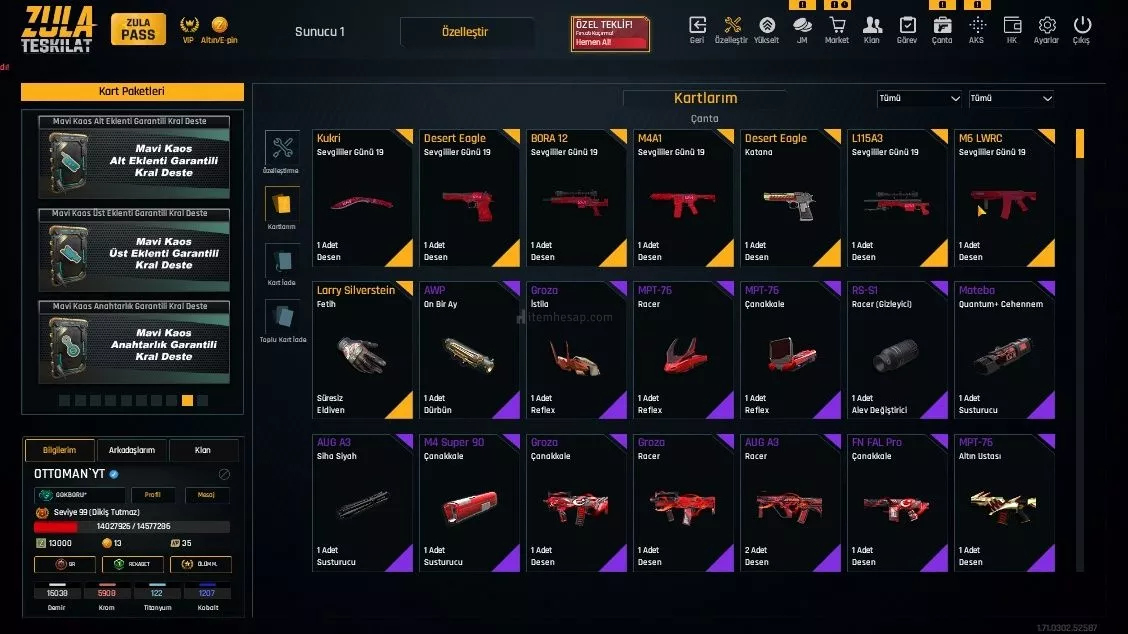The image size is (1128, 634).
Task: Open the Market shop icon
Action: pos(837,28)
